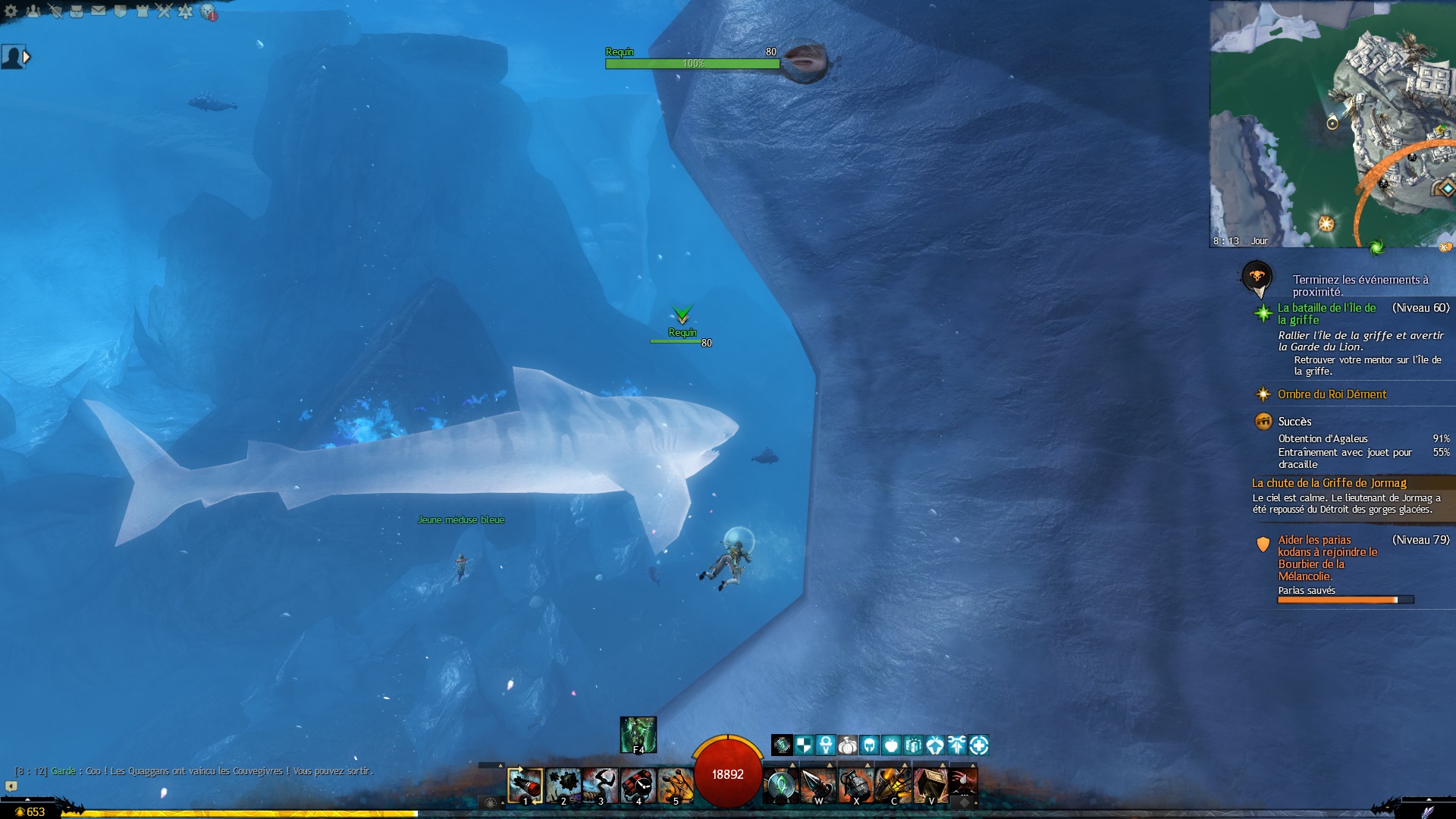Open the inventory bag icon
This screenshot has width=1456, height=819.
tap(77, 11)
